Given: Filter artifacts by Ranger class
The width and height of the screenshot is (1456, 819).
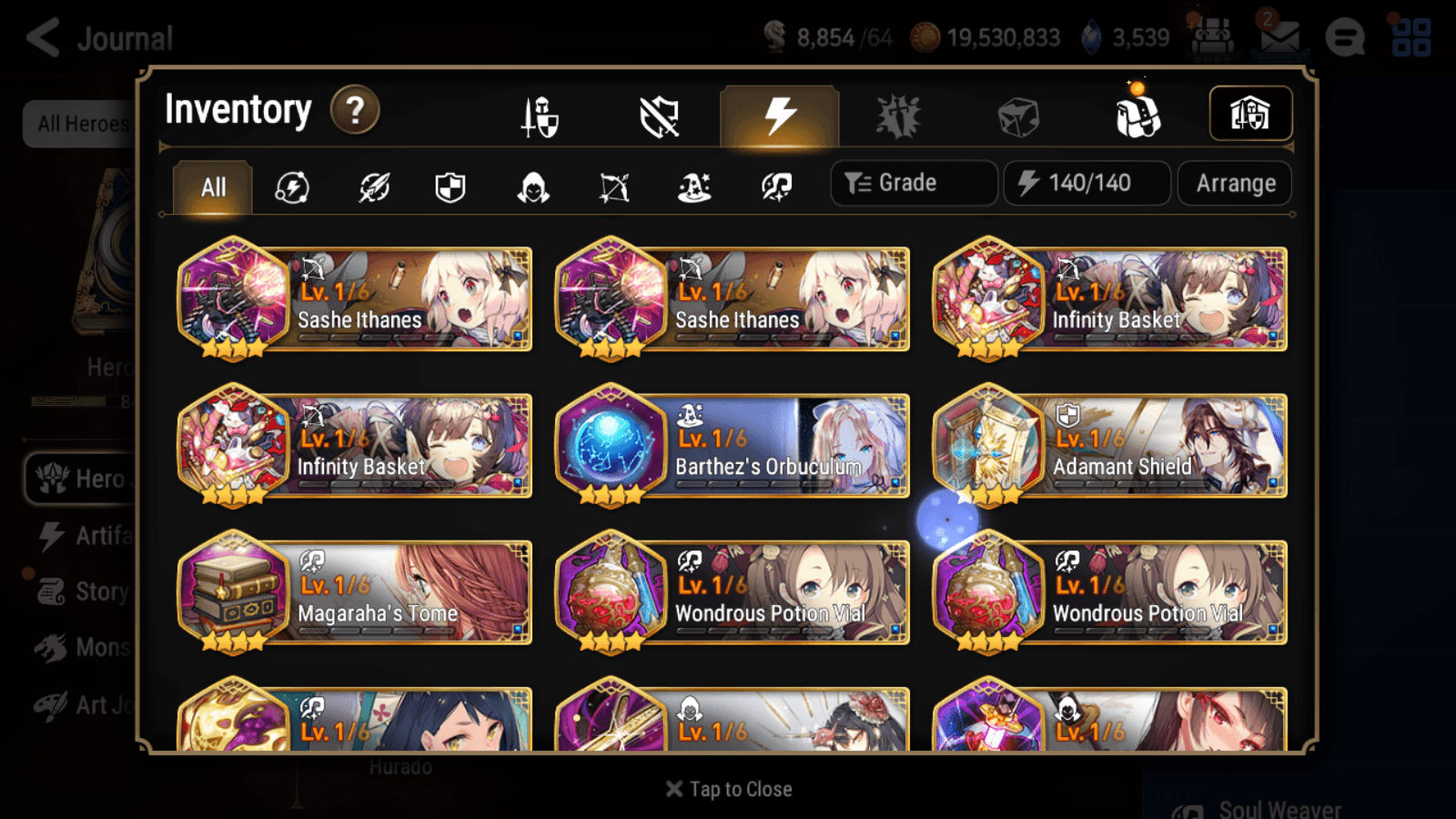Looking at the screenshot, I should click(x=615, y=187).
